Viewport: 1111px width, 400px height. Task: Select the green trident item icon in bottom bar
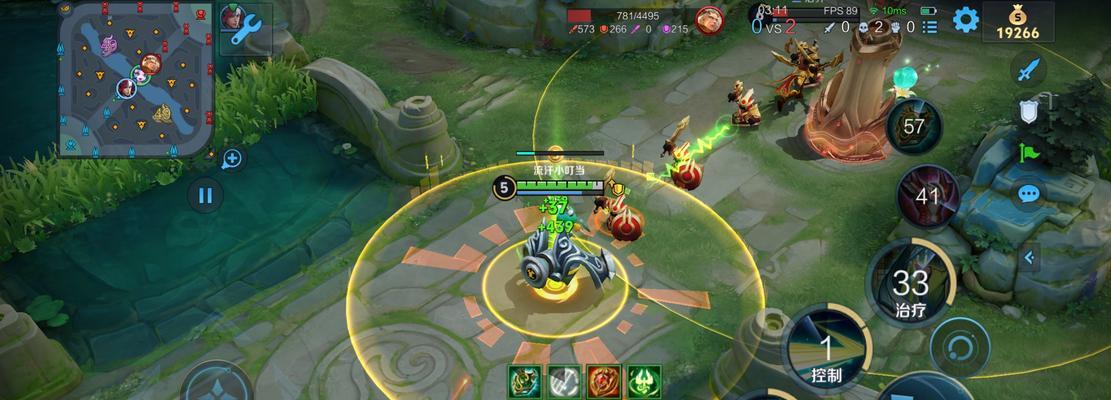[644, 380]
